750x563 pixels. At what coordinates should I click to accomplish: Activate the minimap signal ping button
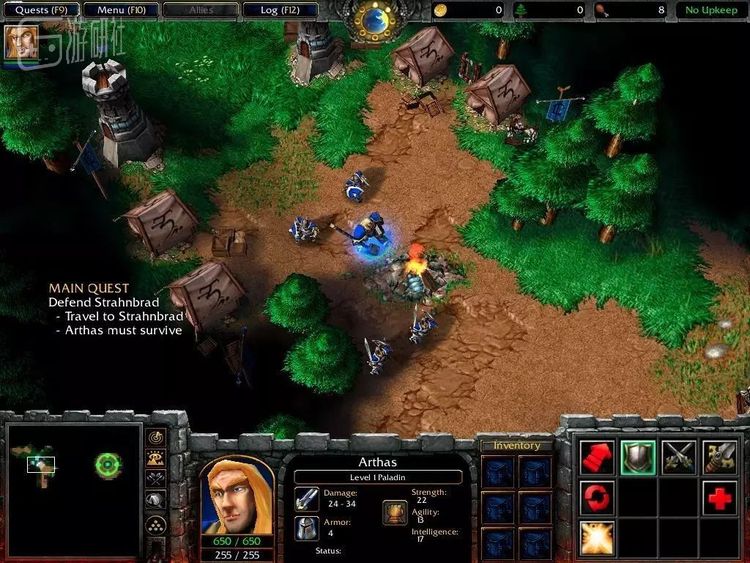(156, 438)
